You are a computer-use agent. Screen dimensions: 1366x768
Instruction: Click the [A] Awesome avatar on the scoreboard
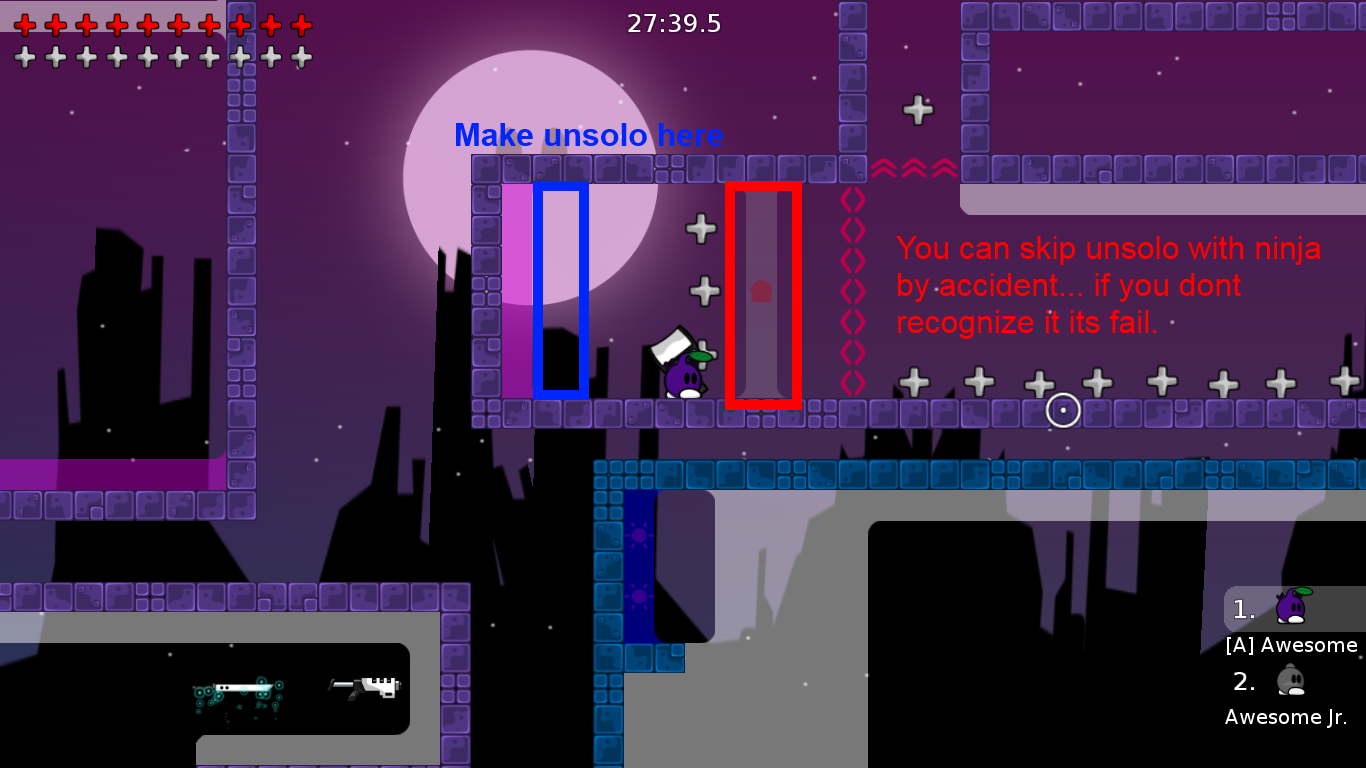click(1290, 605)
